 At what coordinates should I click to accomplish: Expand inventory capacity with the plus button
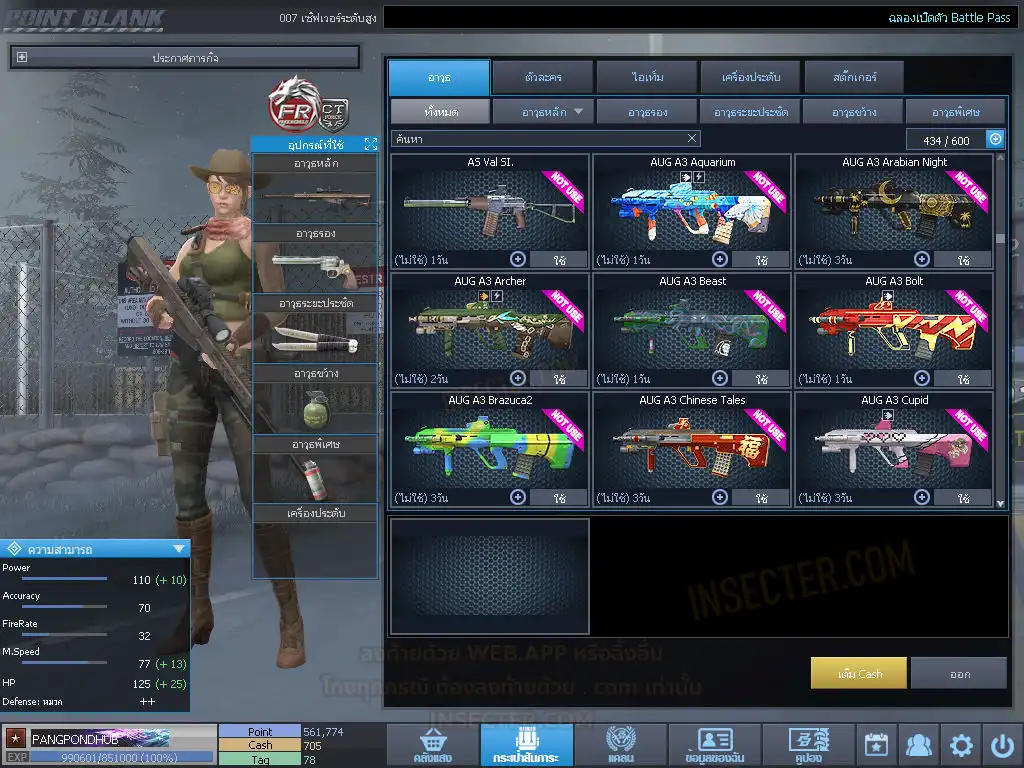[x=995, y=140]
